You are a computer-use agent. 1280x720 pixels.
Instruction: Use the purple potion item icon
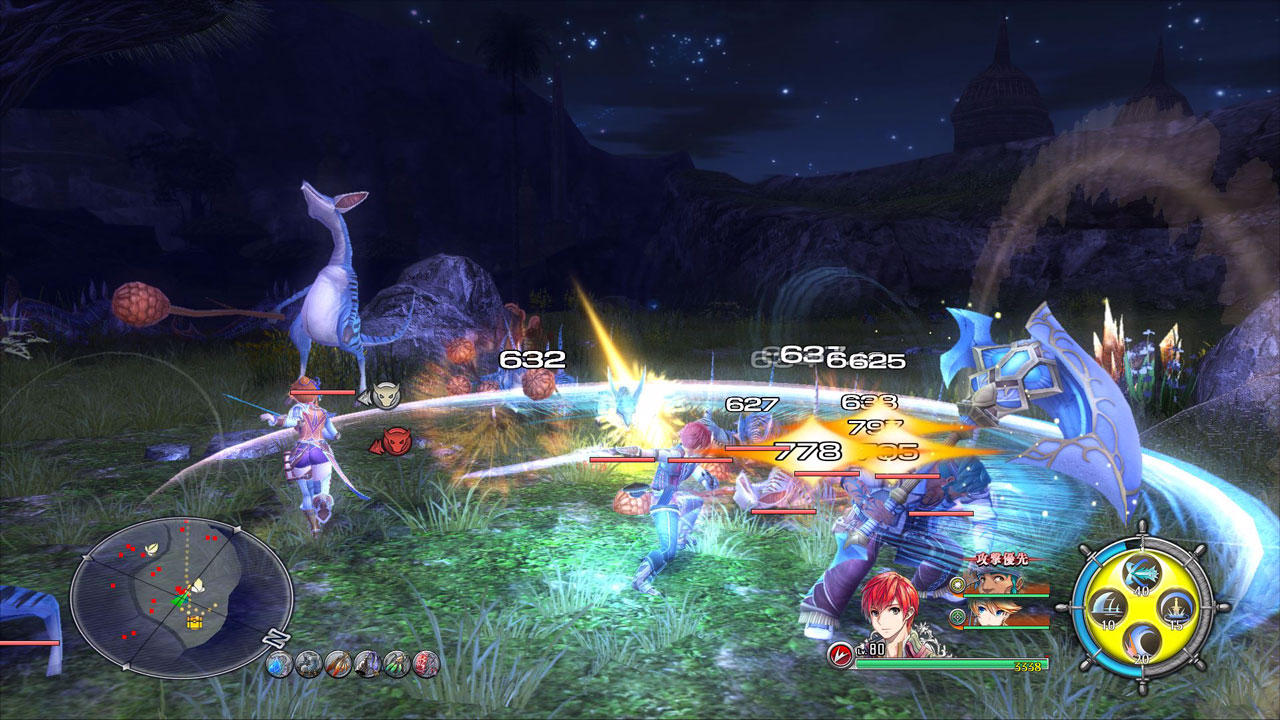point(370,665)
